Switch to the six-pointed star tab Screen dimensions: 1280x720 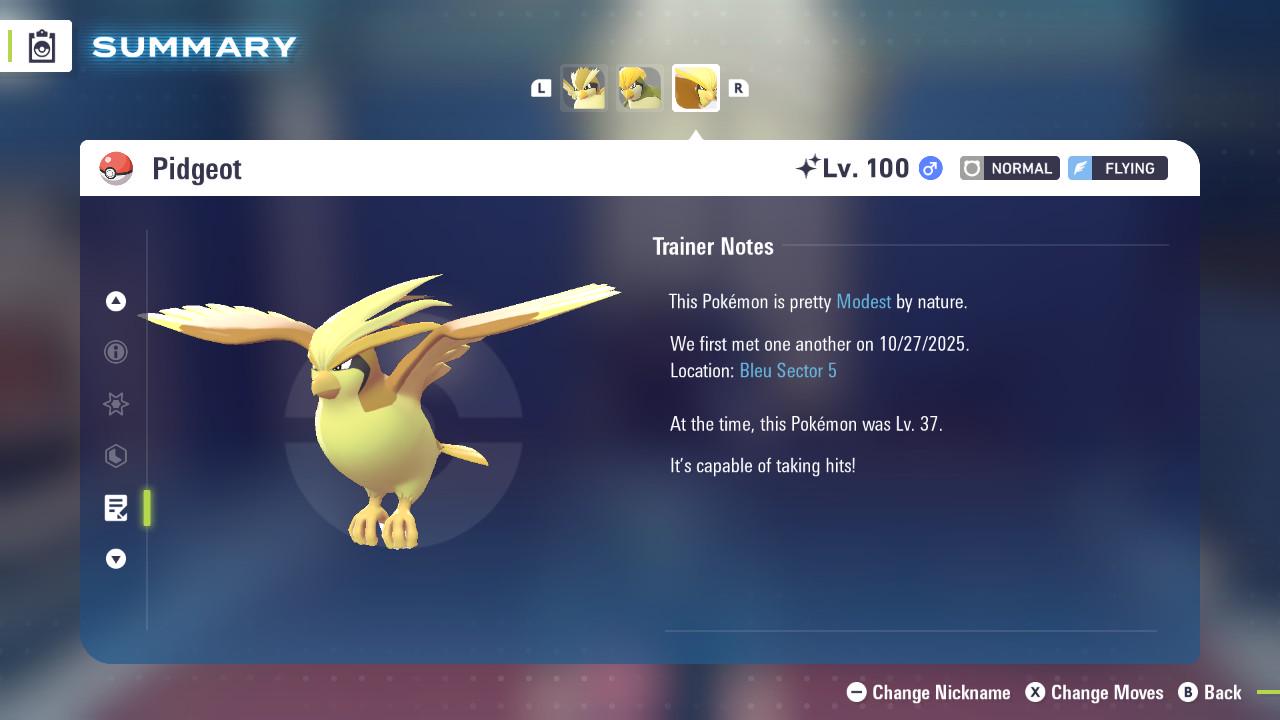(x=116, y=404)
